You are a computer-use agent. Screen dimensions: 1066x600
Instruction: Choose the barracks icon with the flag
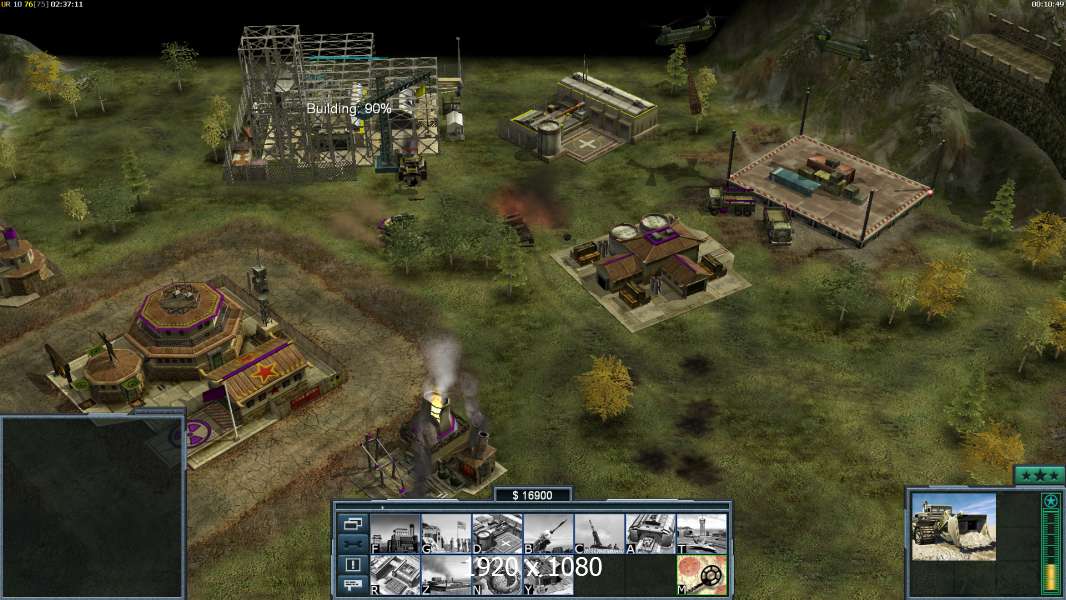[x=446, y=533]
